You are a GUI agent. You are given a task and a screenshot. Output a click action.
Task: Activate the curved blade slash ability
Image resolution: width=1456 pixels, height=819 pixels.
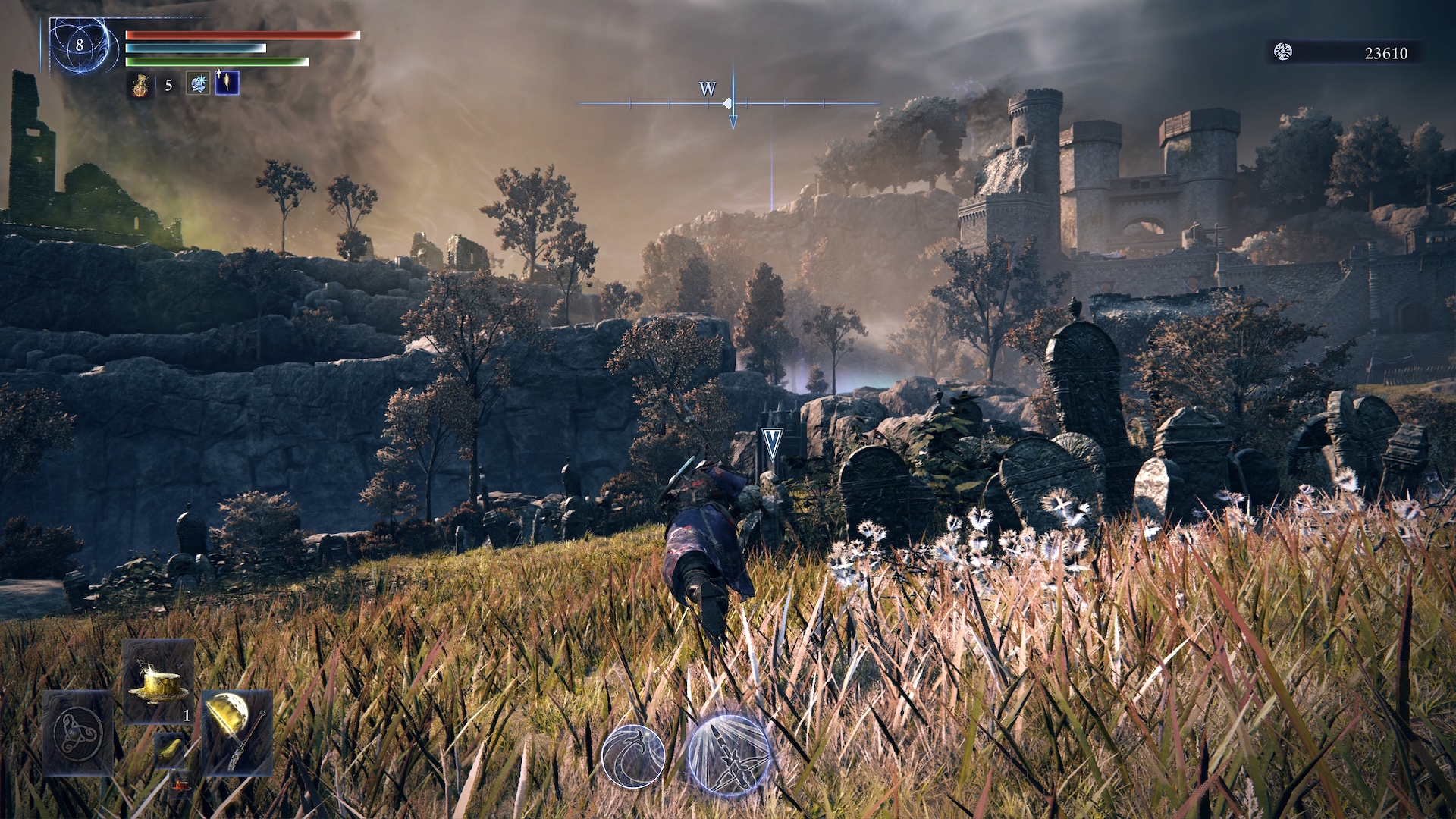(633, 756)
